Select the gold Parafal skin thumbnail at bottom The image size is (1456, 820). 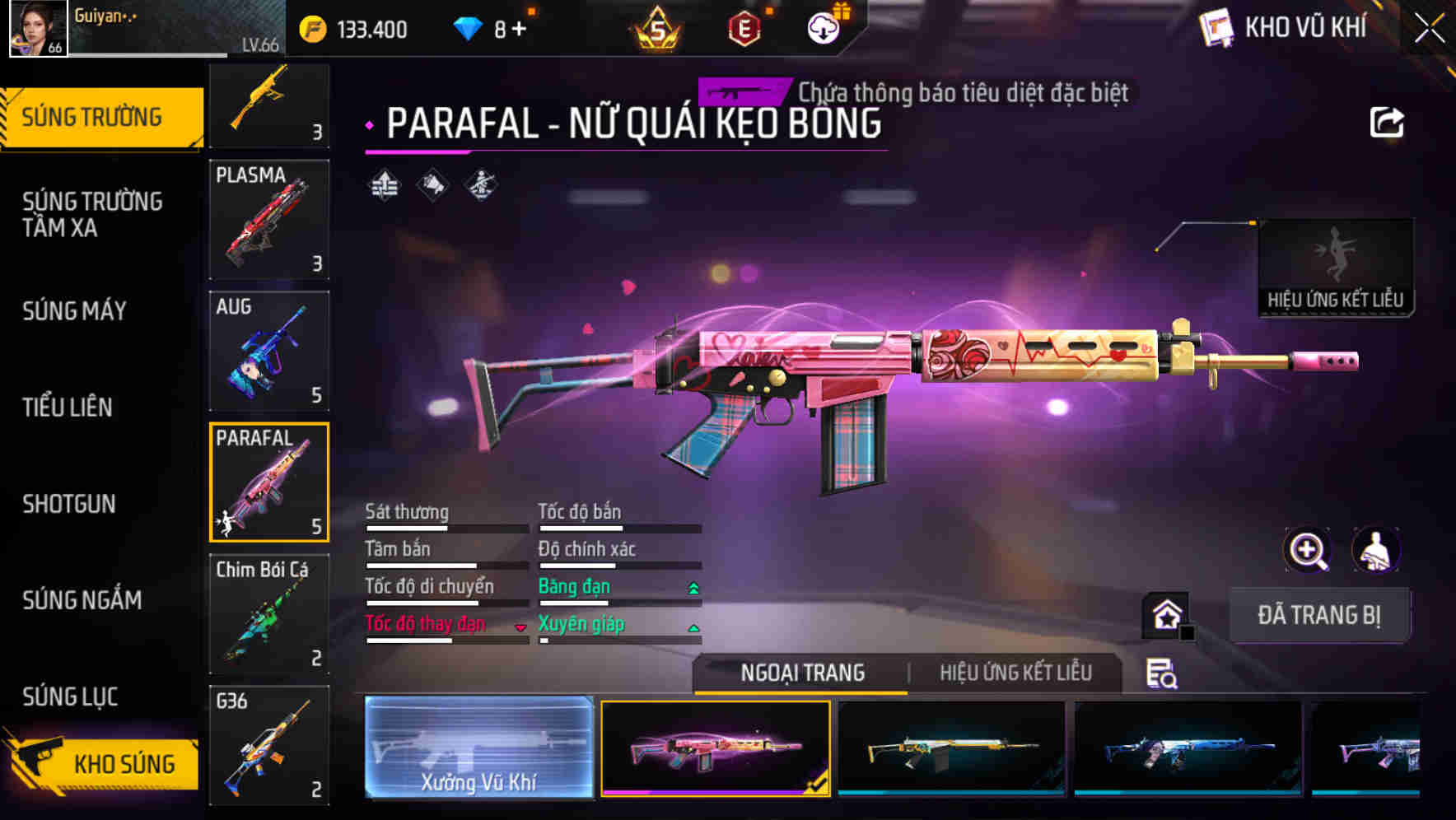coord(951,749)
